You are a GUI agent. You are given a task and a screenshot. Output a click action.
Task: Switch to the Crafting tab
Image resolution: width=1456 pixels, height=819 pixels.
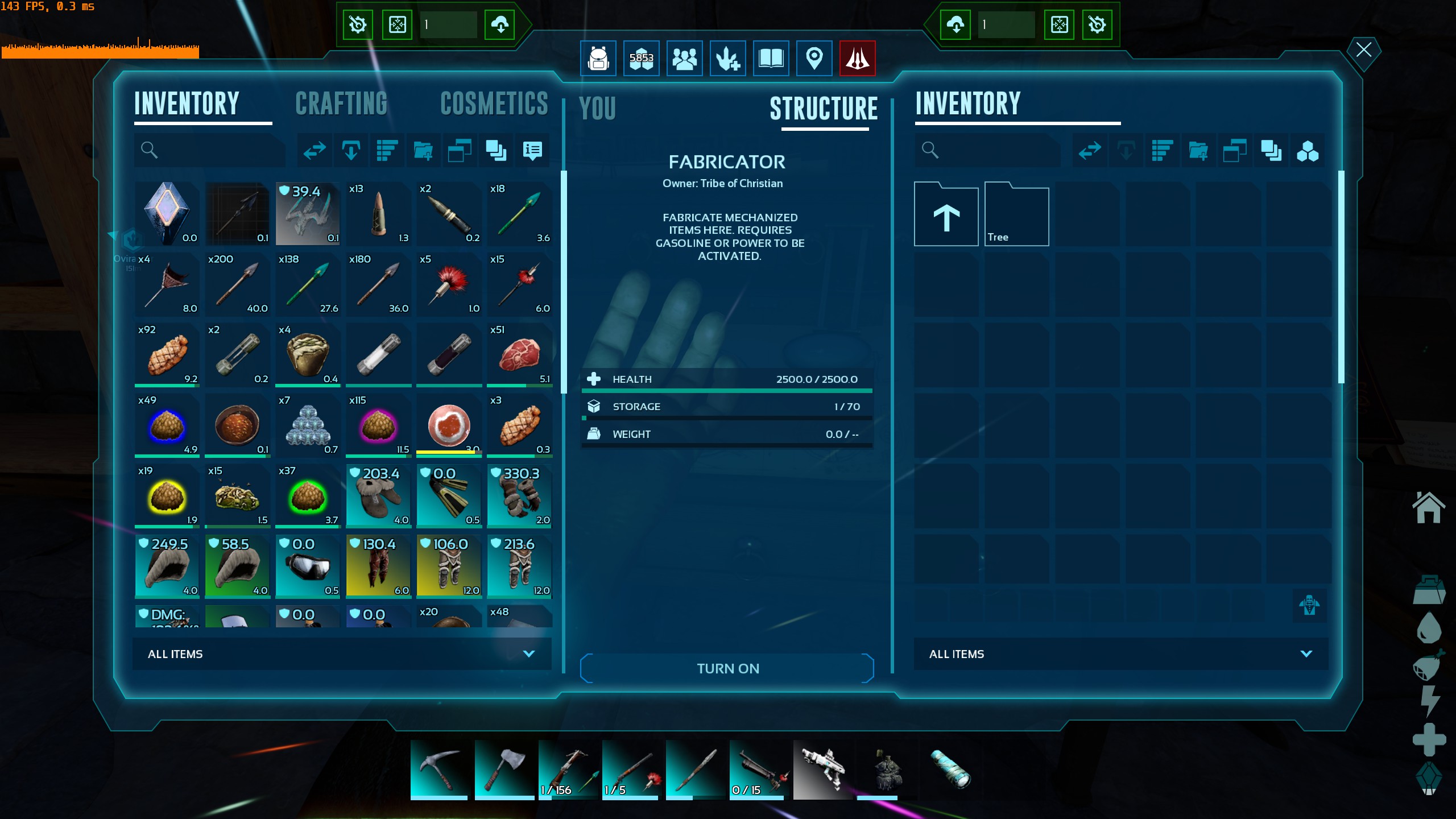pos(341,104)
